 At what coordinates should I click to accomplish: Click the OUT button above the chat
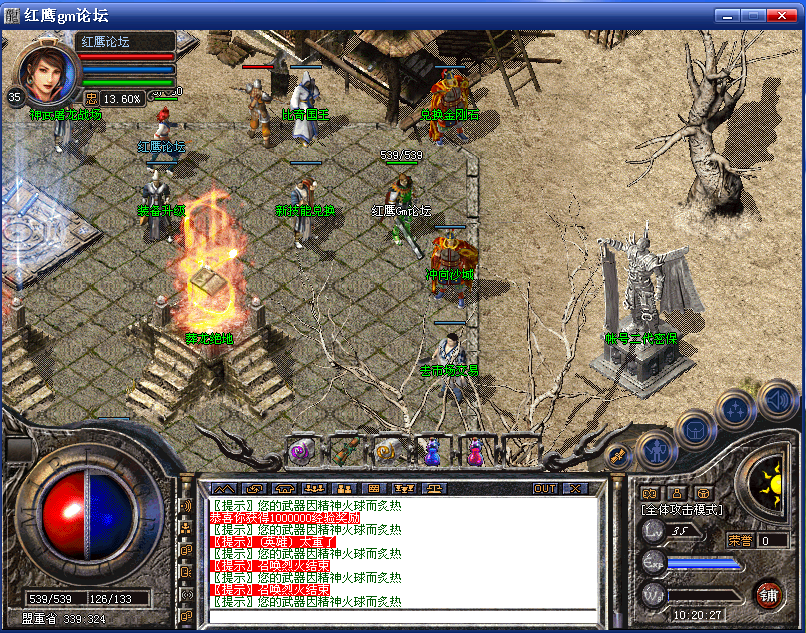[545, 489]
